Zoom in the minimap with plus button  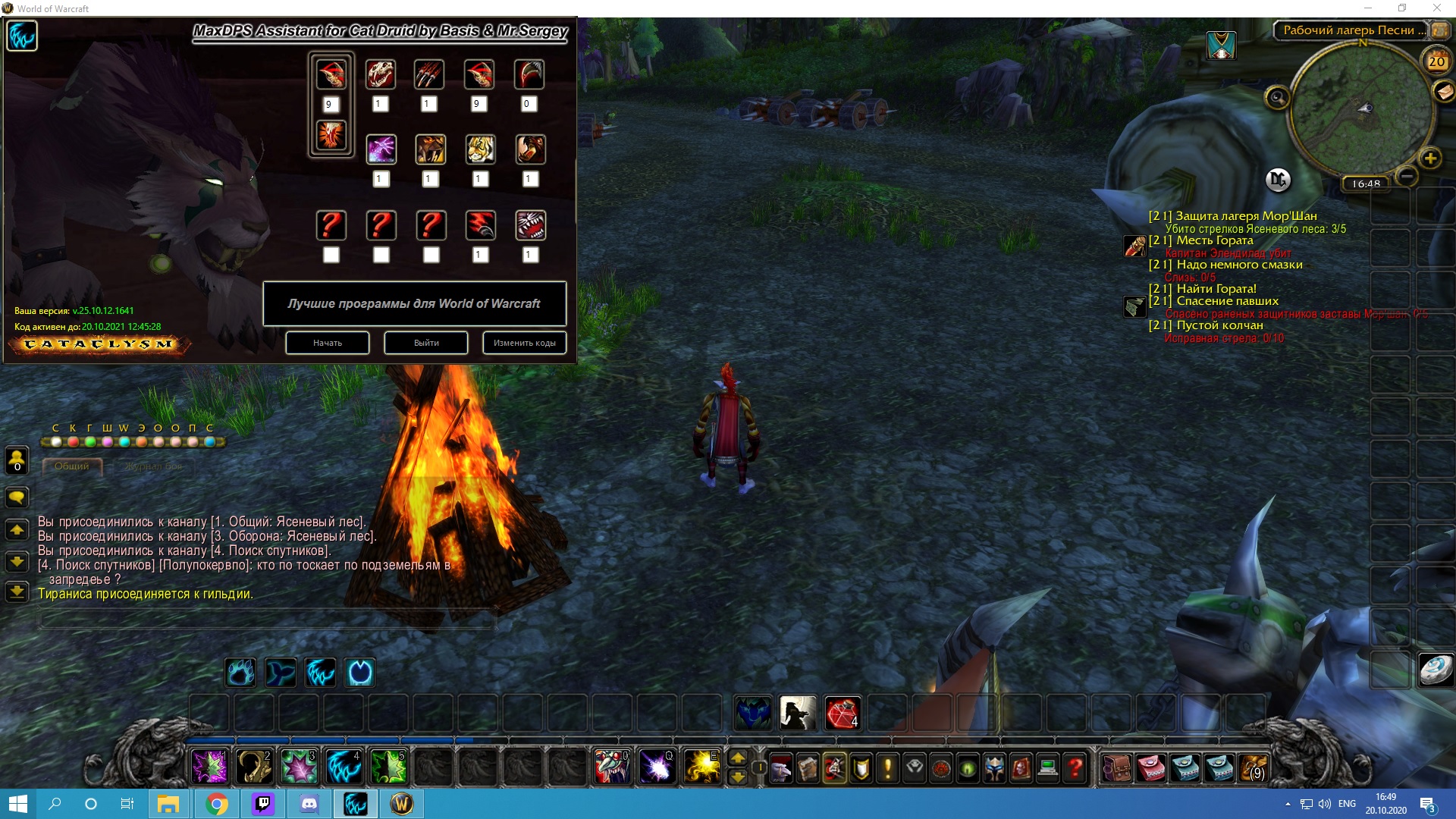coord(1429,158)
